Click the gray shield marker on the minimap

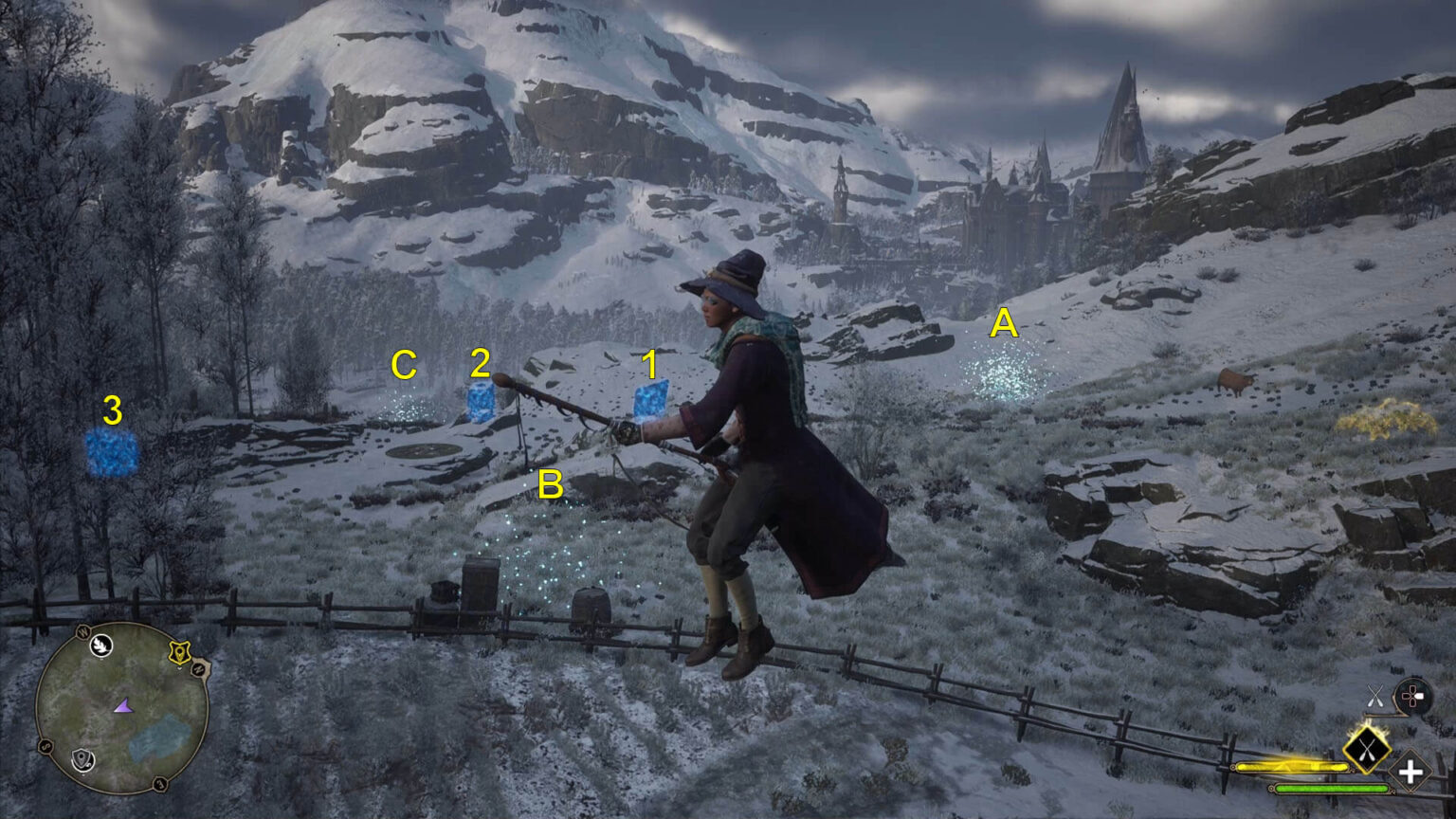point(82,759)
